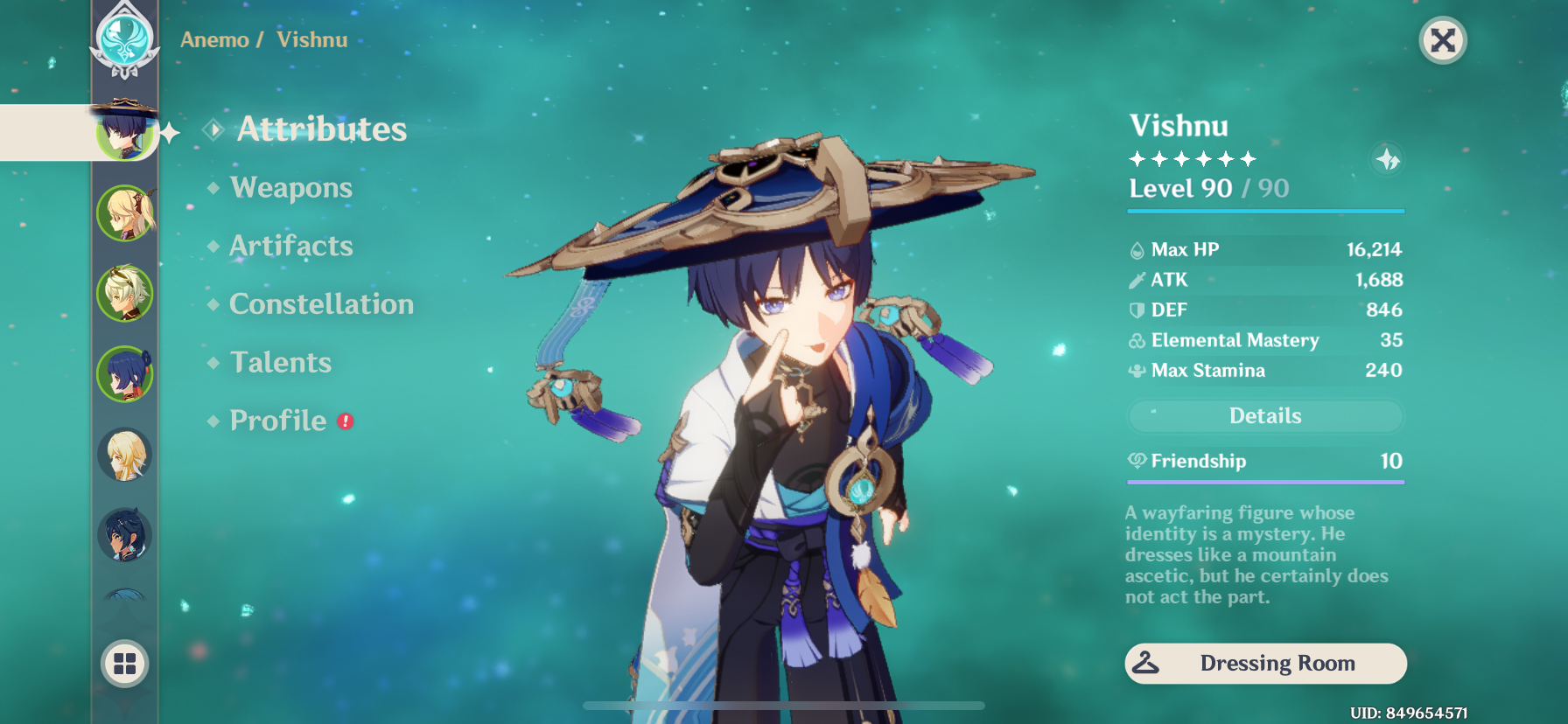Click the DEF shield icon
Image resolution: width=1568 pixels, height=724 pixels.
tap(1137, 310)
